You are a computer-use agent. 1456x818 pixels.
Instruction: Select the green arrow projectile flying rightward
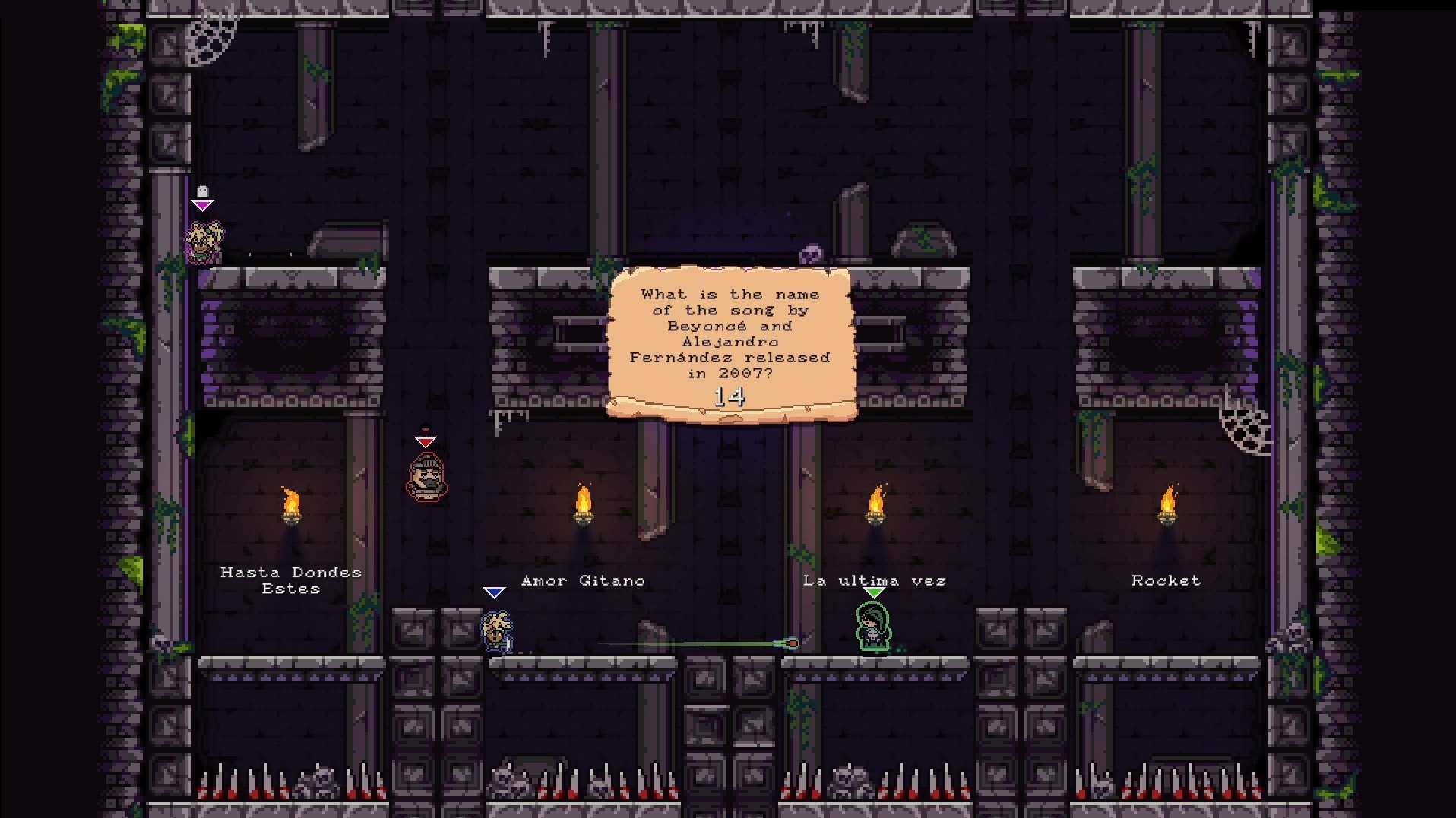click(790, 642)
